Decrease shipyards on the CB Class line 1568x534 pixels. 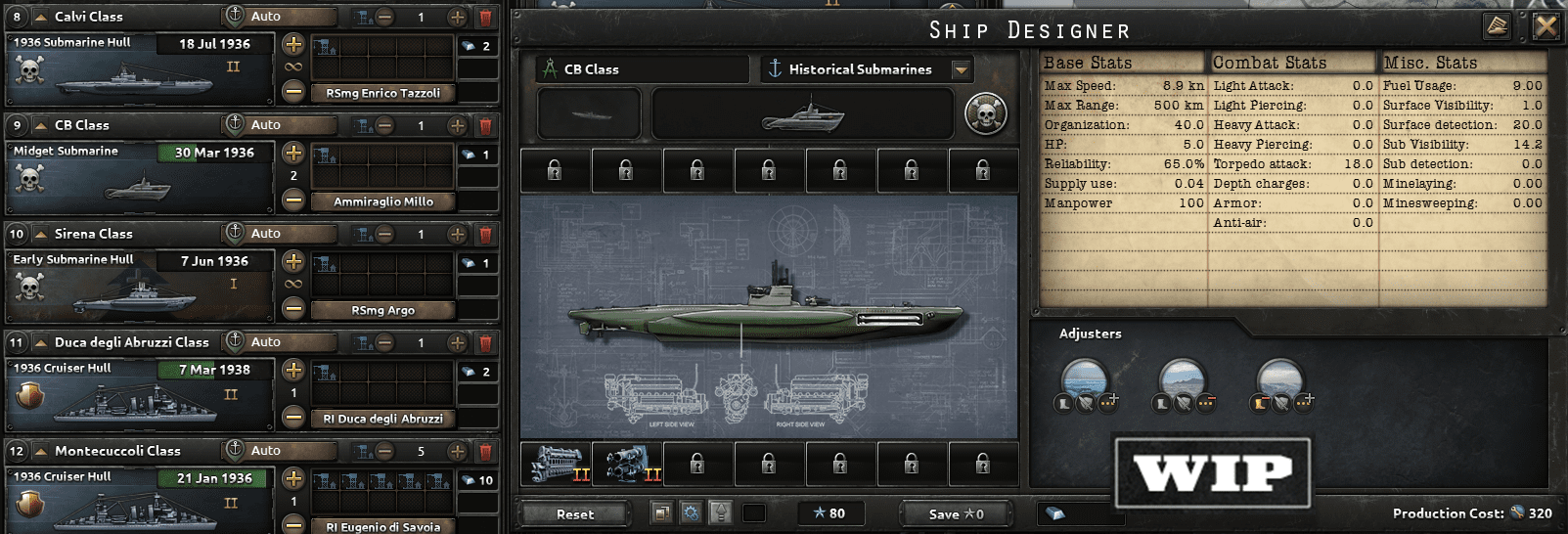tap(385, 125)
